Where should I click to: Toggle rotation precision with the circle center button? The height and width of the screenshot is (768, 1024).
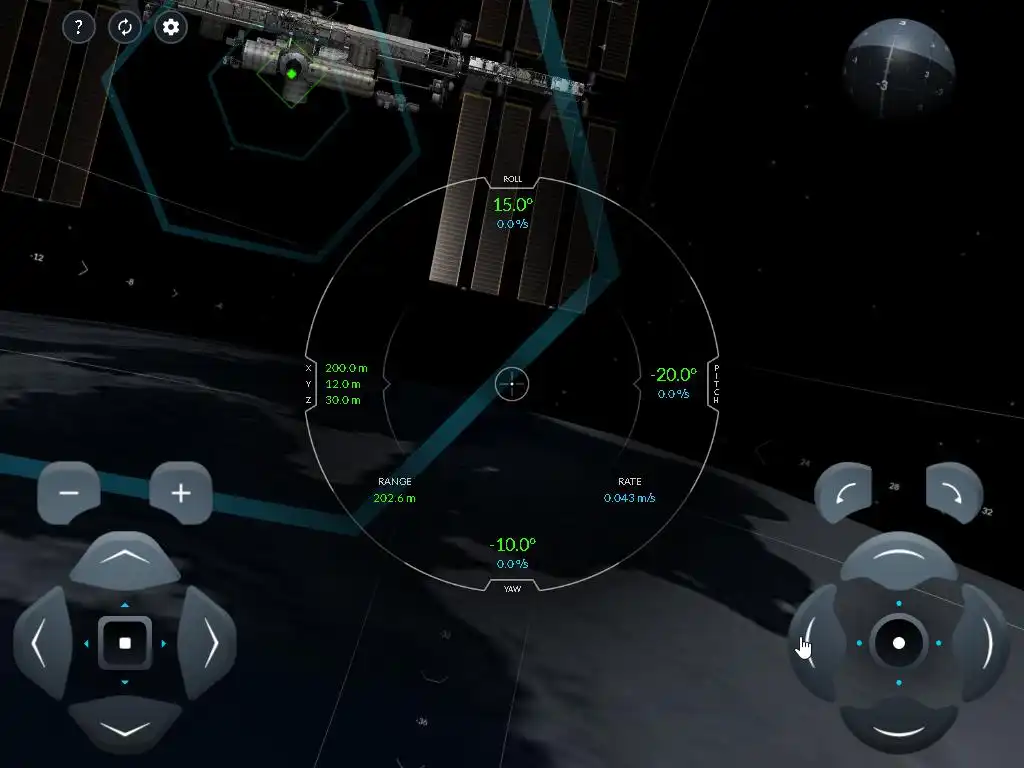point(899,643)
